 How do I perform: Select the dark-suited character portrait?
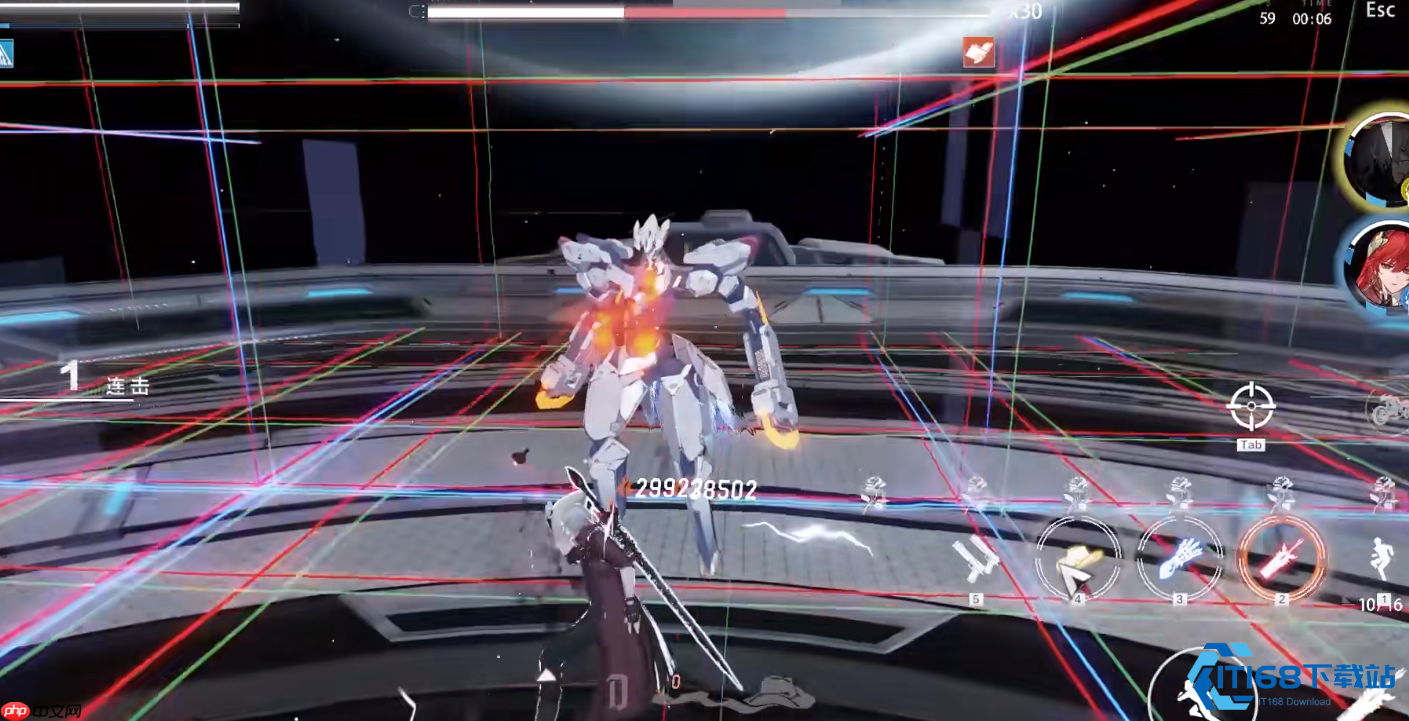[1380, 158]
